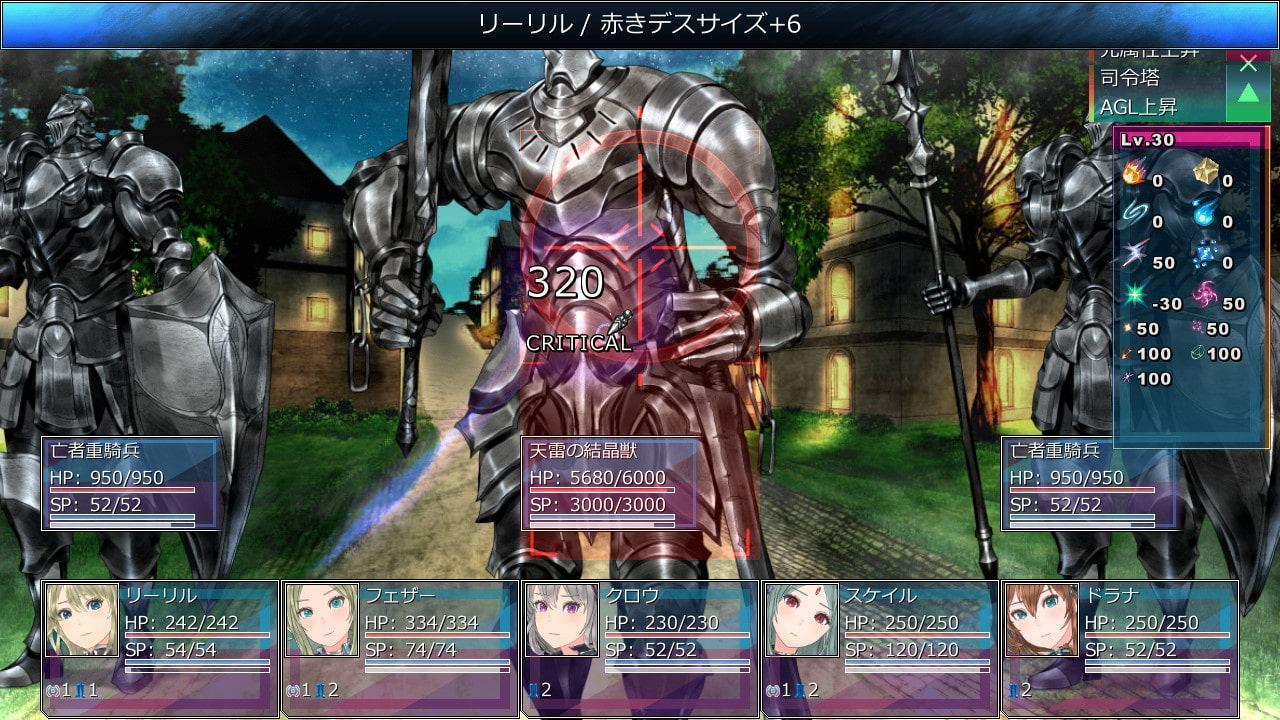Click the green star resistance icon
The height and width of the screenshot is (720, 1280).
[1135, 297]
